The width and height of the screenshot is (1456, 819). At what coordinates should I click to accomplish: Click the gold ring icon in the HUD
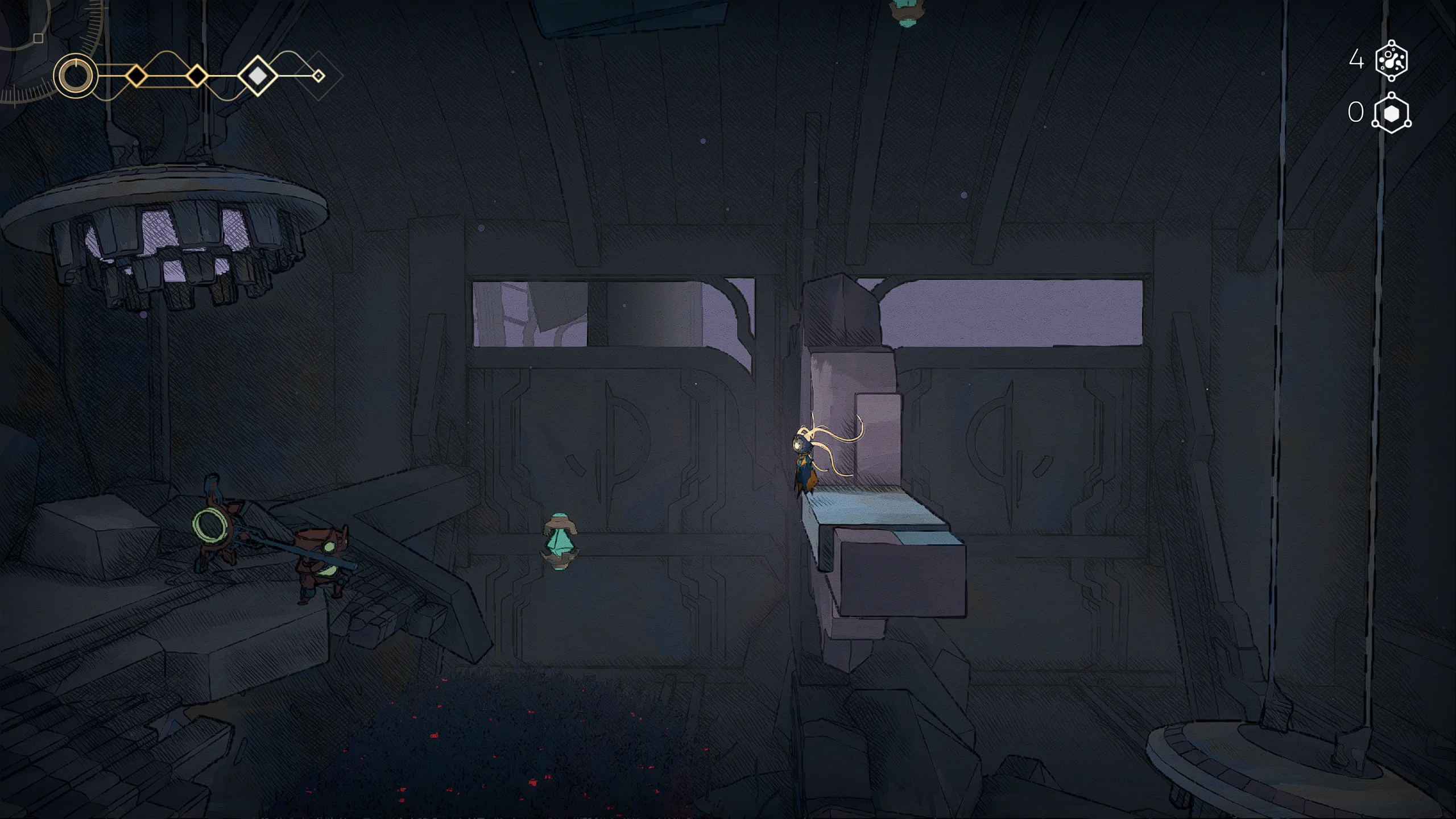(x=75, y=76)
